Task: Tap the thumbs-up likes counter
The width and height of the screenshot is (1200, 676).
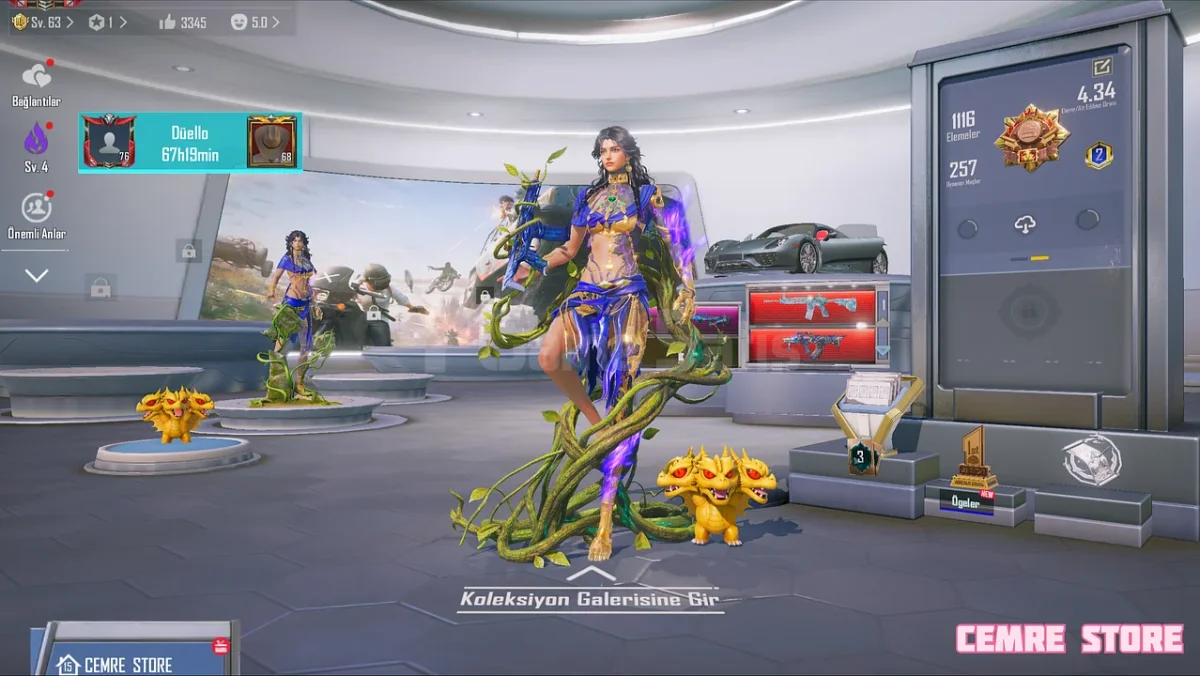Action: [x=182, y=21]
